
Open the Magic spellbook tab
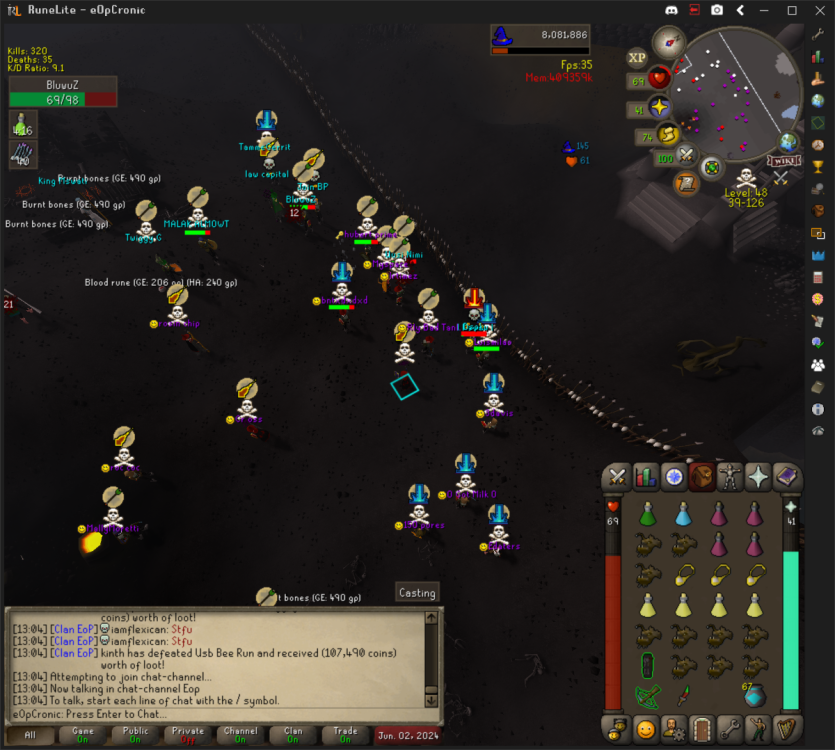click(x=787, y=478)
